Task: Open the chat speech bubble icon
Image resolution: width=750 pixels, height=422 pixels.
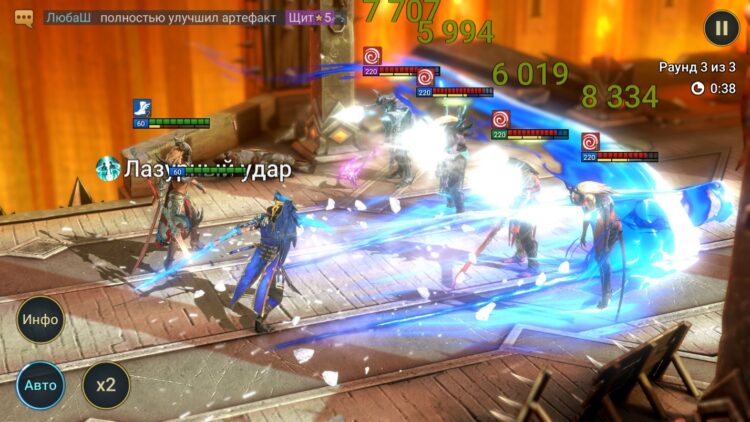Action: point(24,18)
